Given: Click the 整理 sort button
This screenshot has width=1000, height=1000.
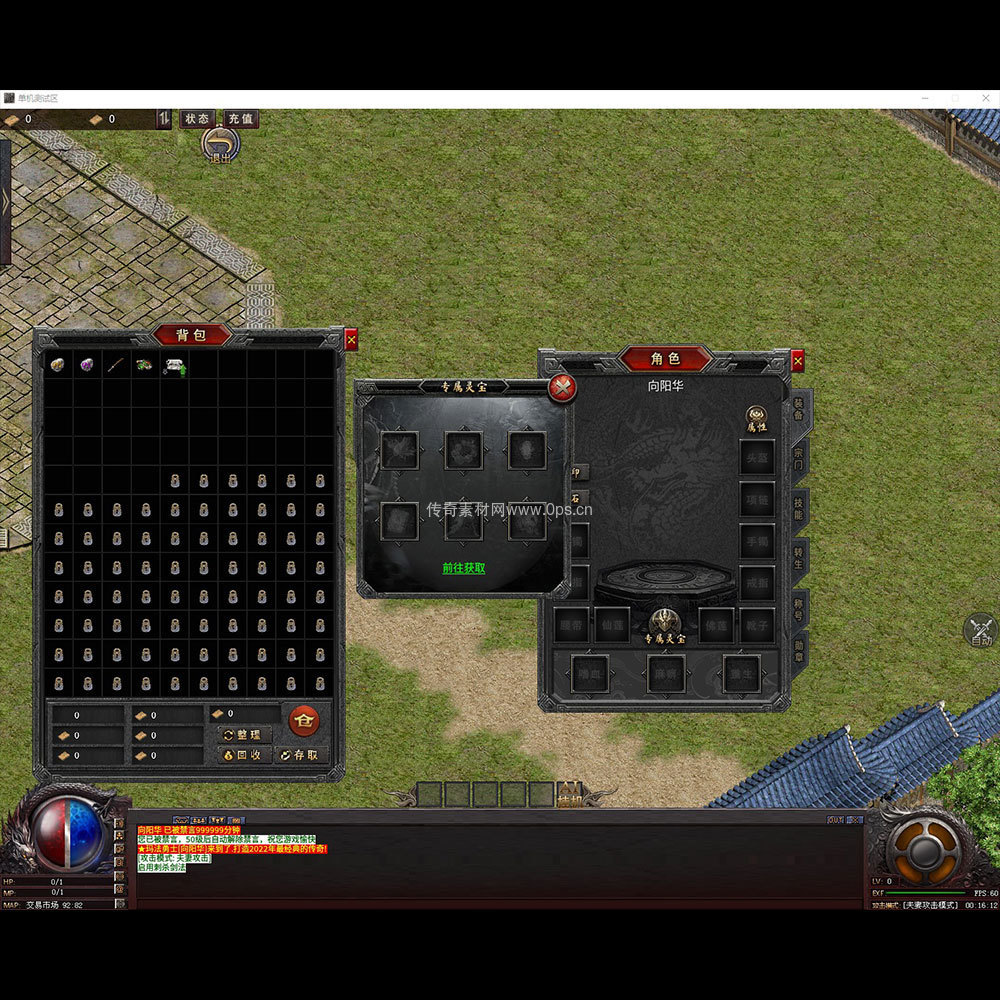Looking at the screenshot, I should click(x=245, y=734).
